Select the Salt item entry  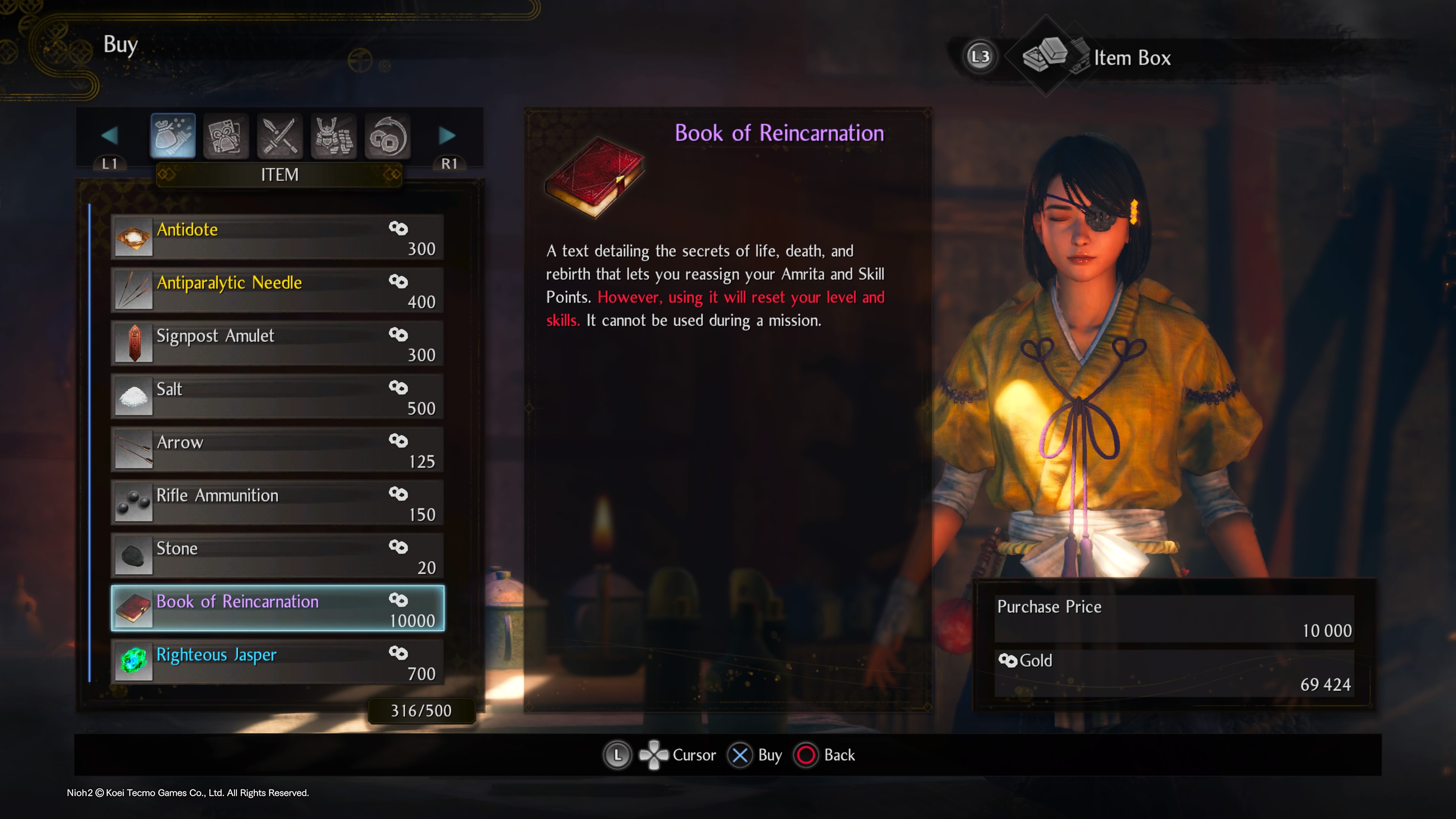point(277,395)
